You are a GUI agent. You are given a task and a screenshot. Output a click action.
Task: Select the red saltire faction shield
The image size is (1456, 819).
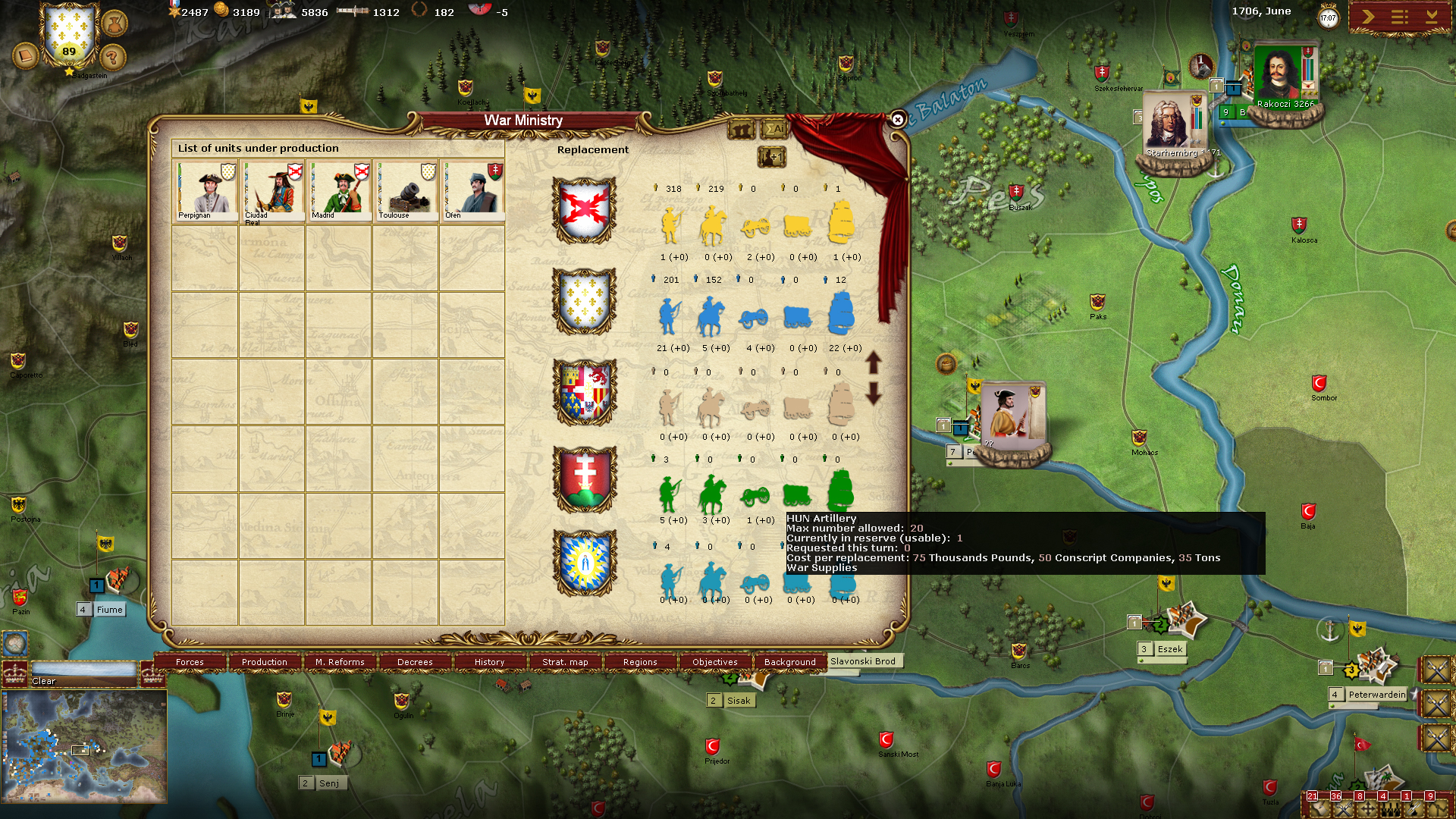pyautogui.click(x=584, y=210)
